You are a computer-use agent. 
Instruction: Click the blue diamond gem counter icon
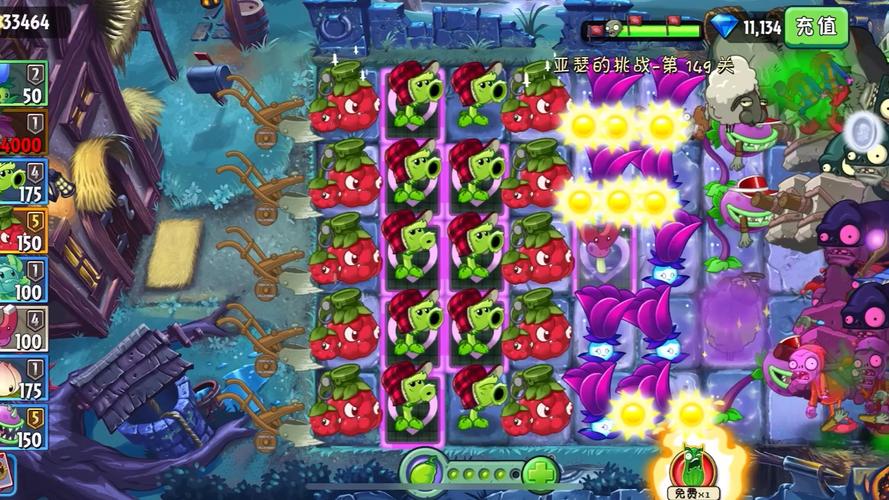click(x=722, y=27)
